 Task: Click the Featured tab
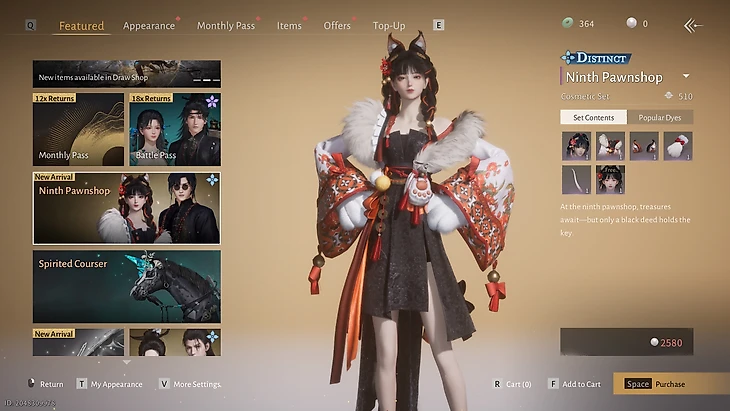[81, 25]
